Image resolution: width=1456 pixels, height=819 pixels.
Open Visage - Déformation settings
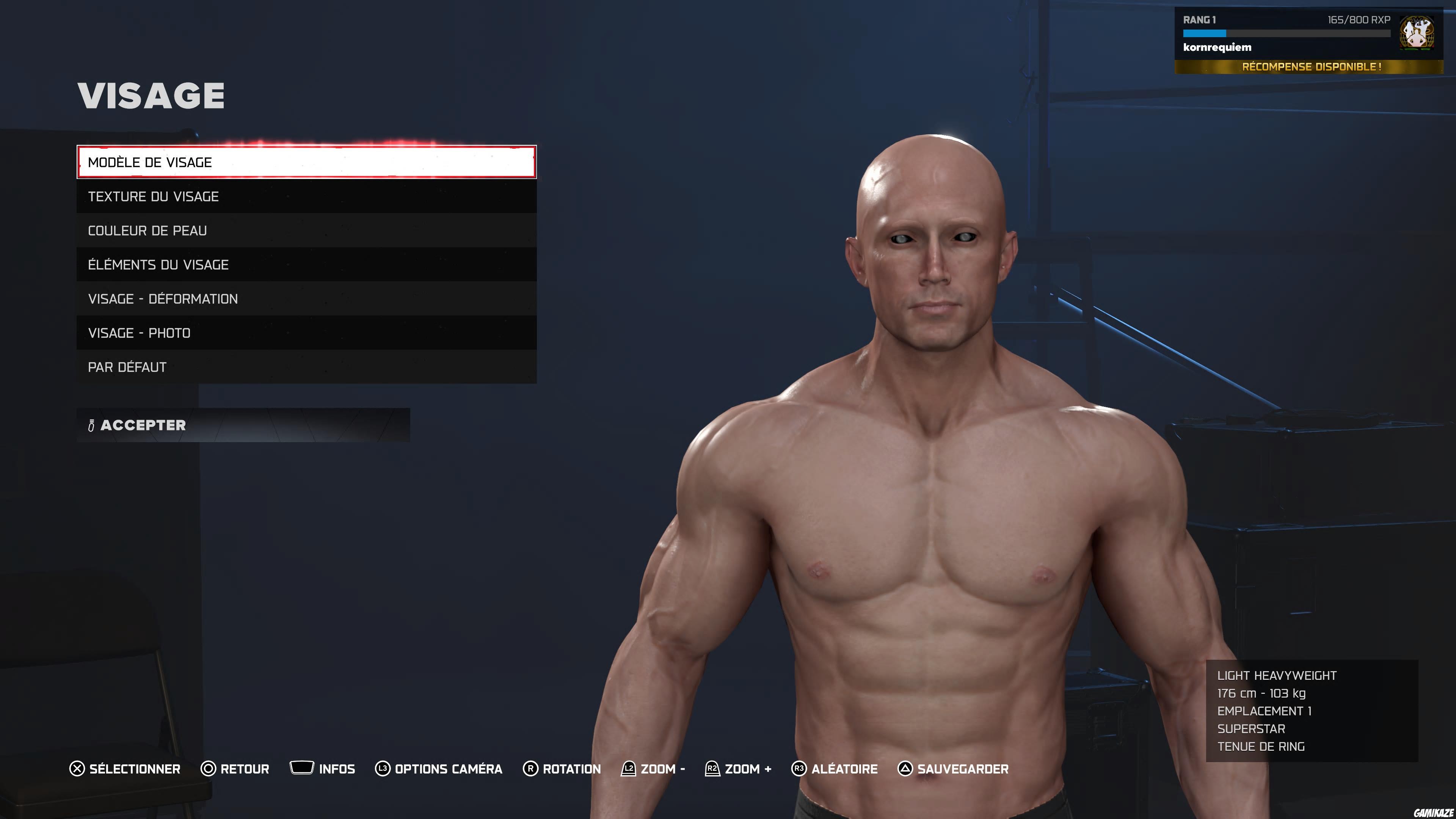click(305, 298)
